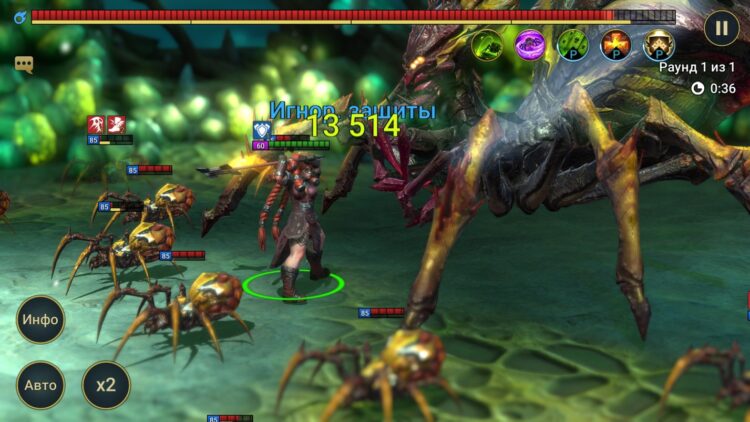The image size is (750, 422).
Task: Select the green passive boss skill icon
Action: point(573,44)
